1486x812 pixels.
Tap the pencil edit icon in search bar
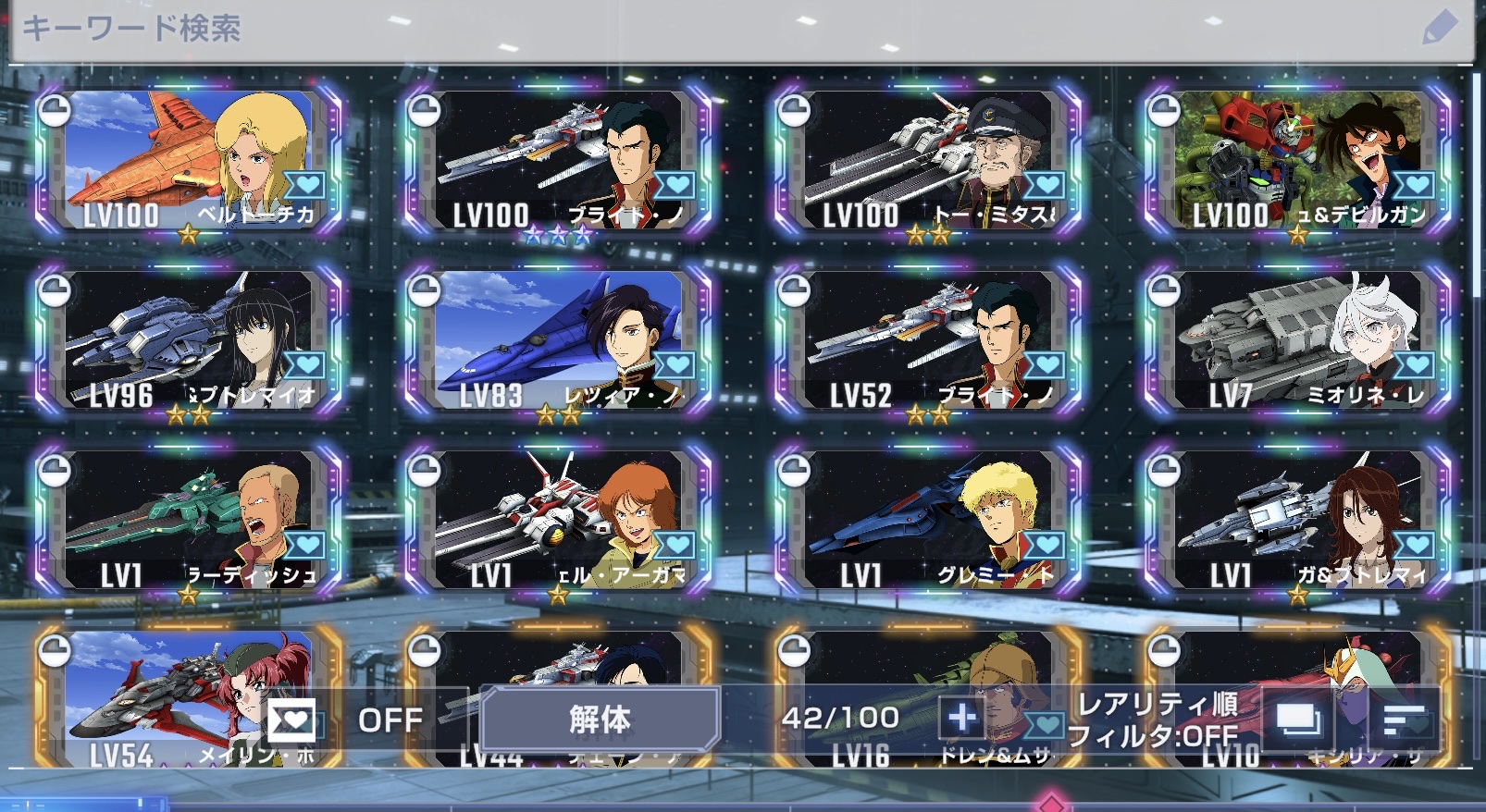(x=1438, y=30)
